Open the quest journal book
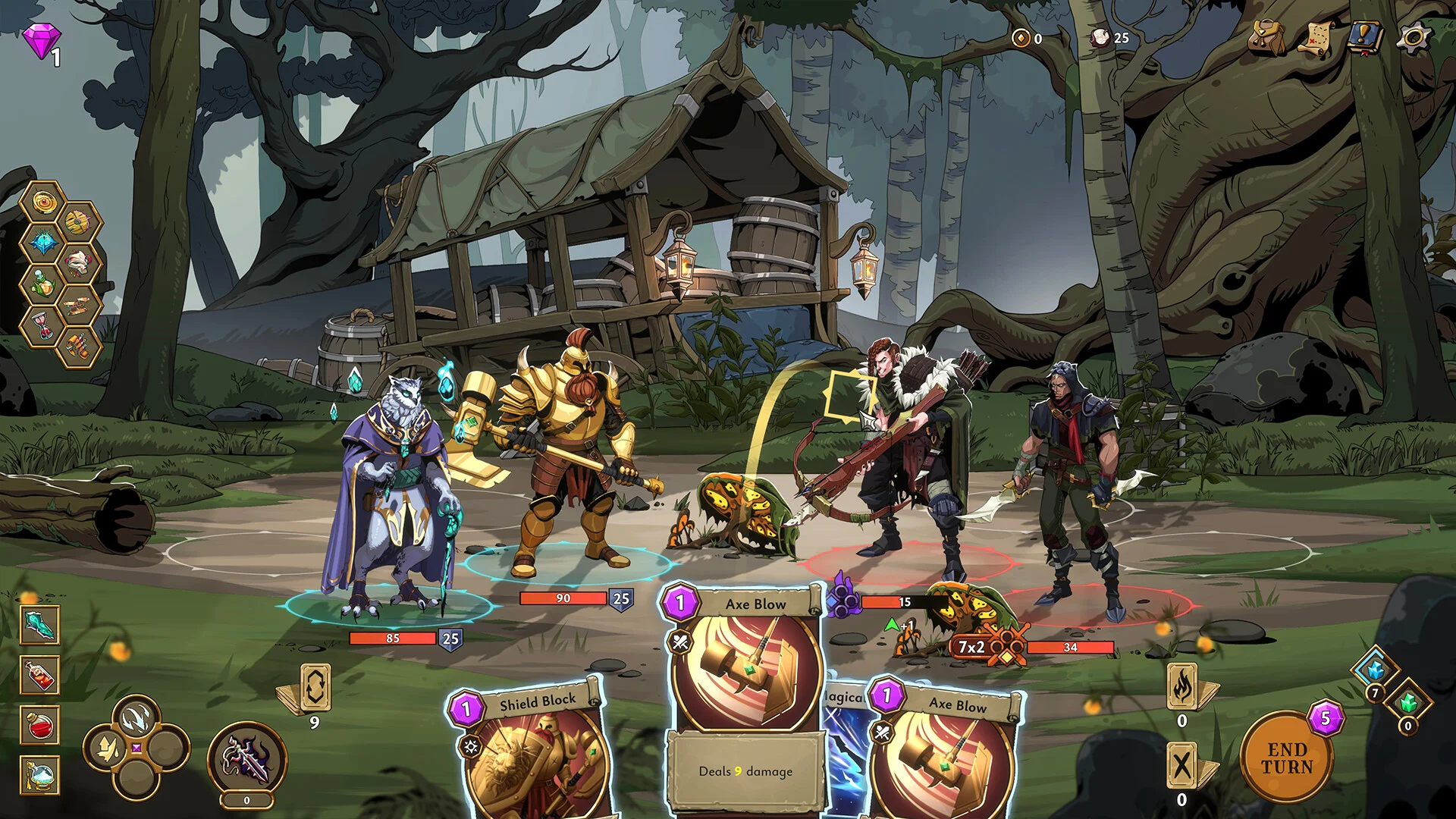The height and width of the screenshot is (819, 1456). click(1366, 36)
